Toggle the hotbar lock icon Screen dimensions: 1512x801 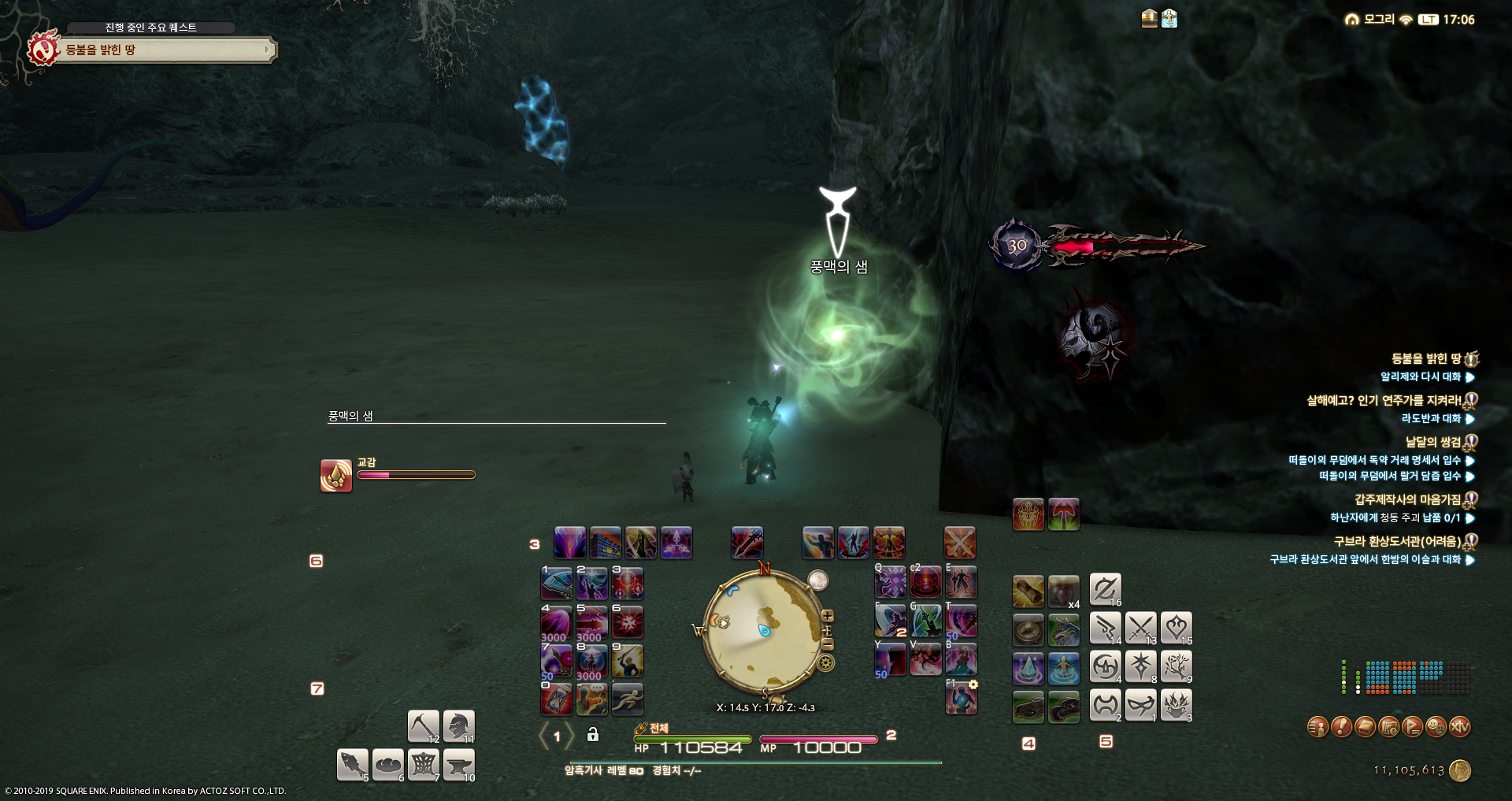[593, 735]
